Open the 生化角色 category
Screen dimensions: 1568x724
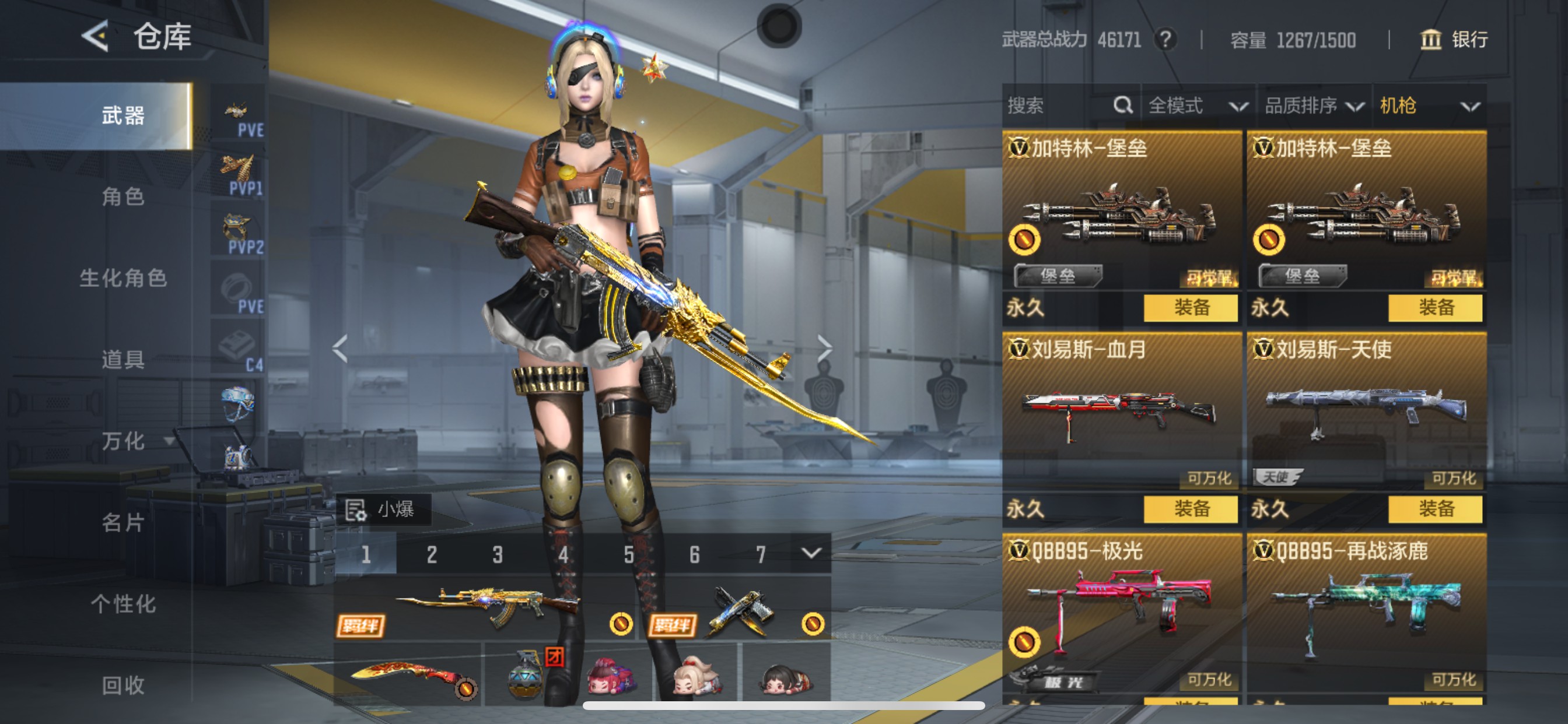(123, 278)
